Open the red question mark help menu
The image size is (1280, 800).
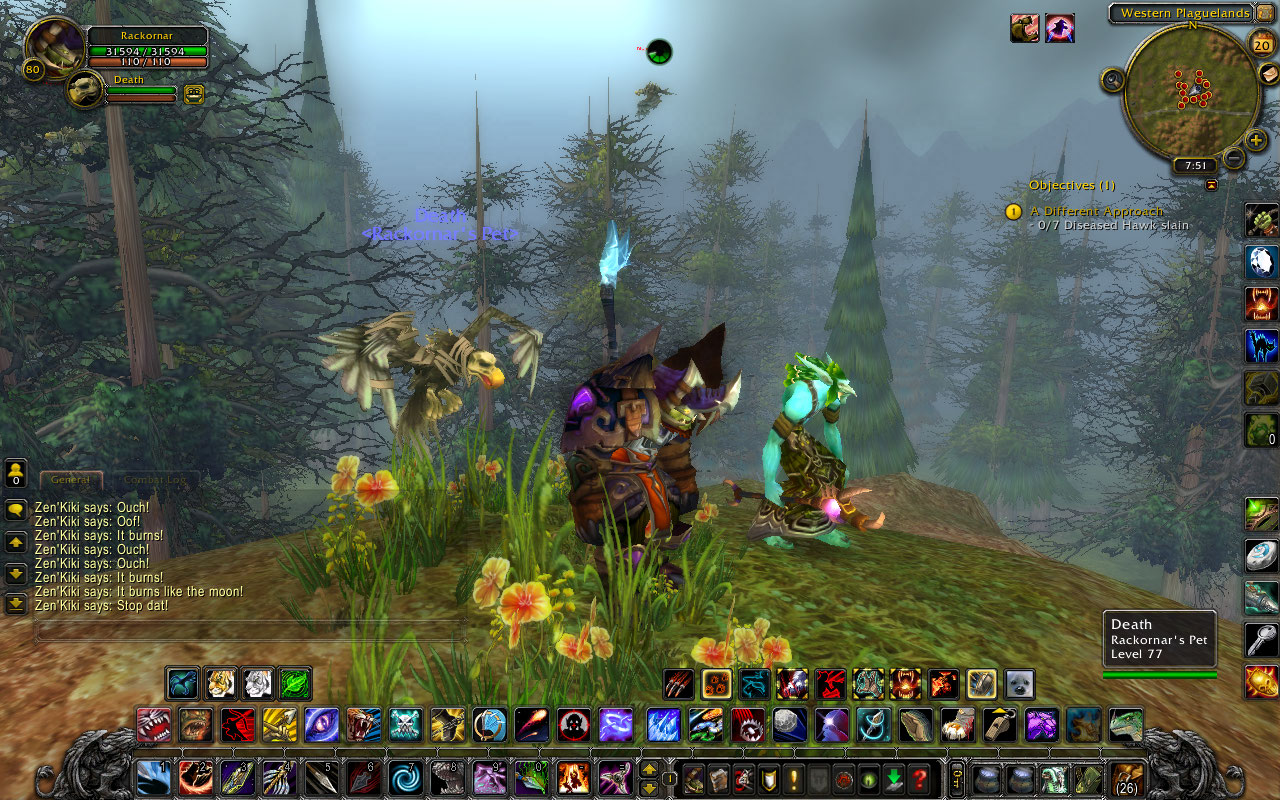coord(920,778)
